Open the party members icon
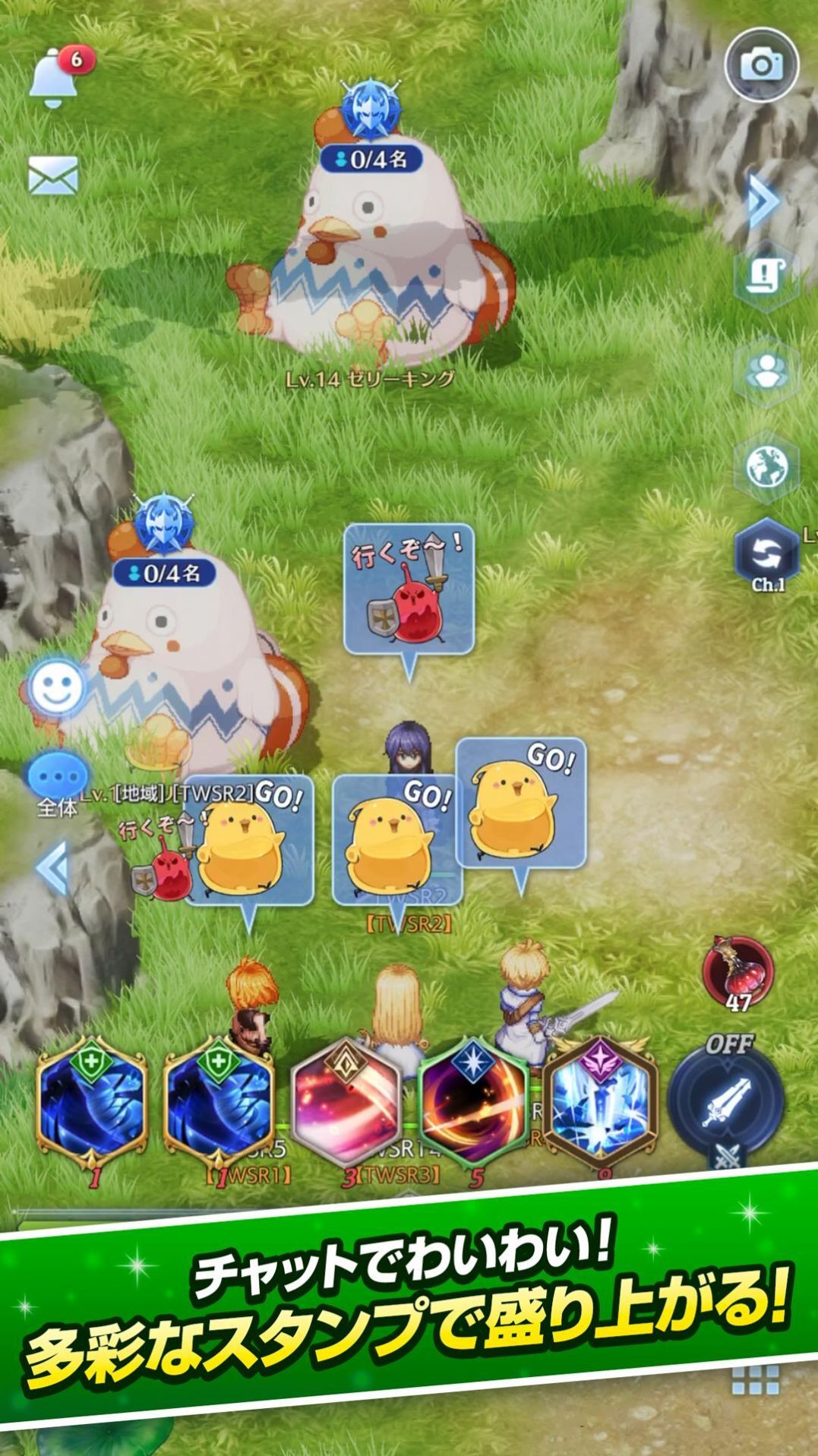Image resolution: width=818 pixels, height=1456 pixels. pyautogui.click(x=766, y=372)
